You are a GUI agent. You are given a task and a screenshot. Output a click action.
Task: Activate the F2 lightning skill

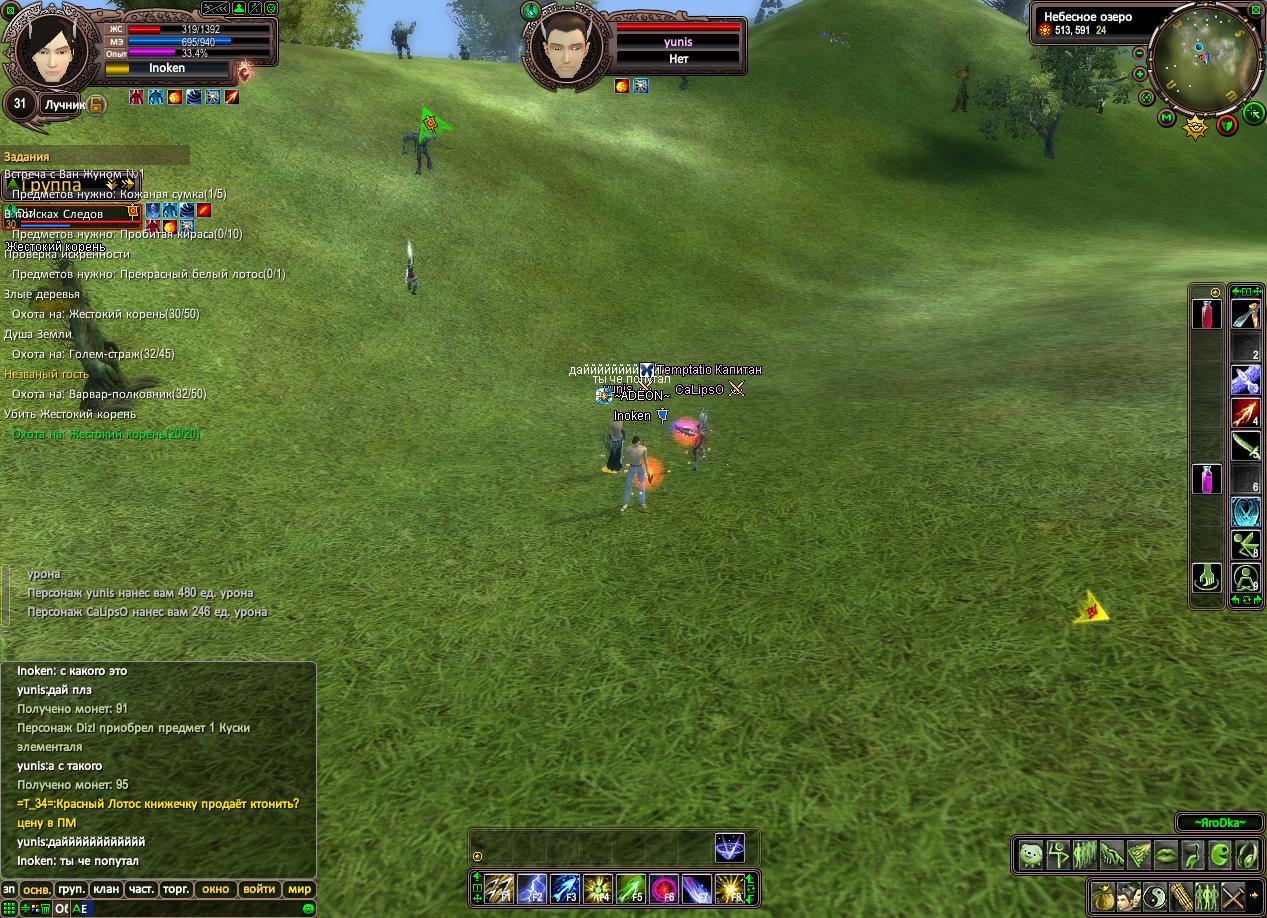532,889
